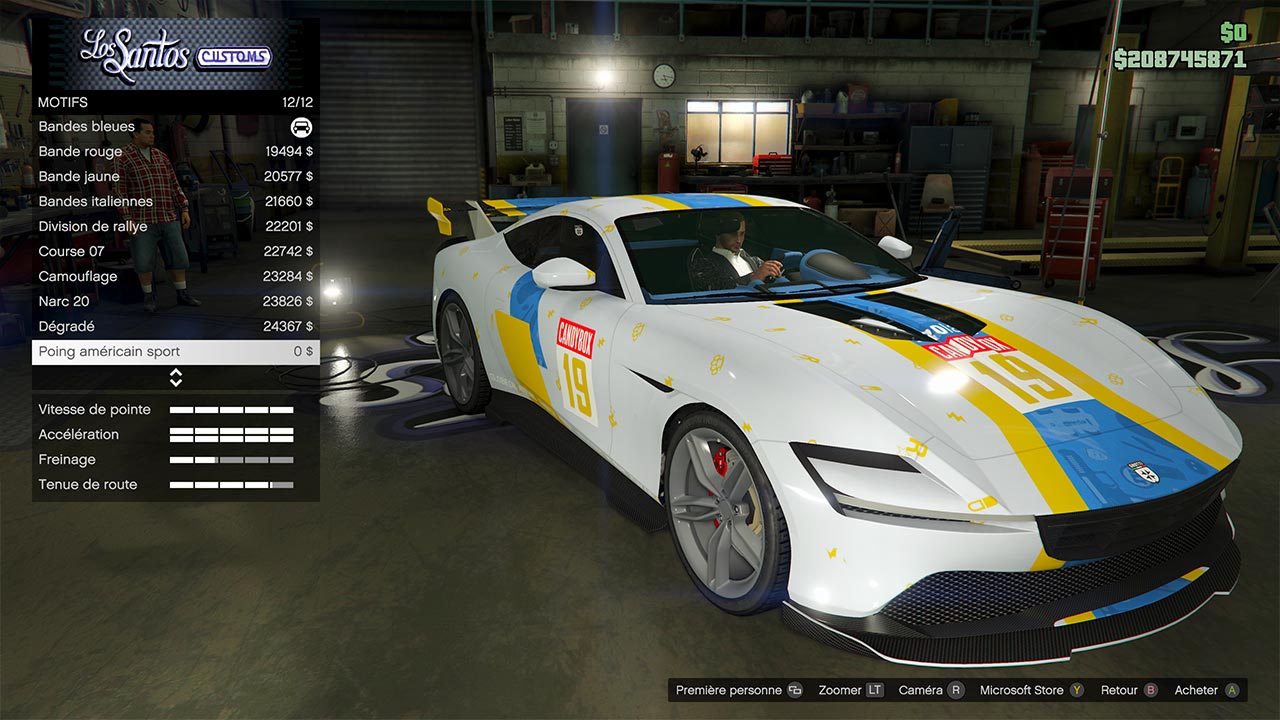The height and width of the screenshot is (720, 1280).
Task: Click the list scroll arrows below the menu
Action: point(176,377)
